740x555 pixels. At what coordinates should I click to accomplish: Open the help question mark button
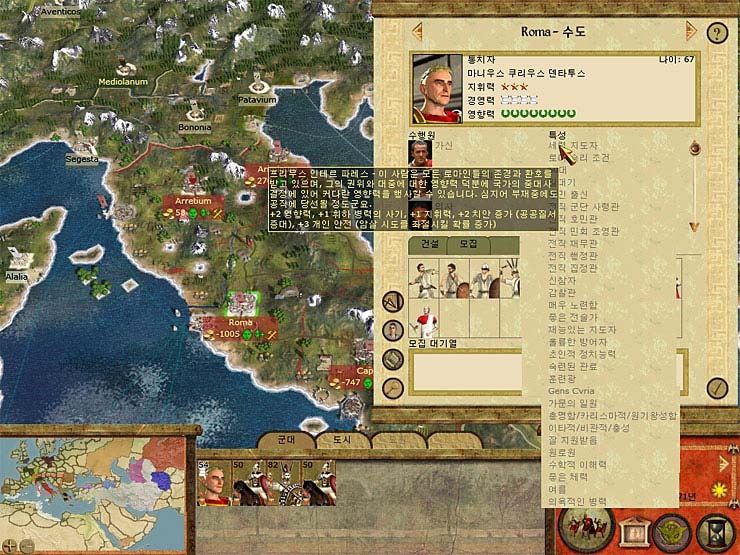click(716, 31)
